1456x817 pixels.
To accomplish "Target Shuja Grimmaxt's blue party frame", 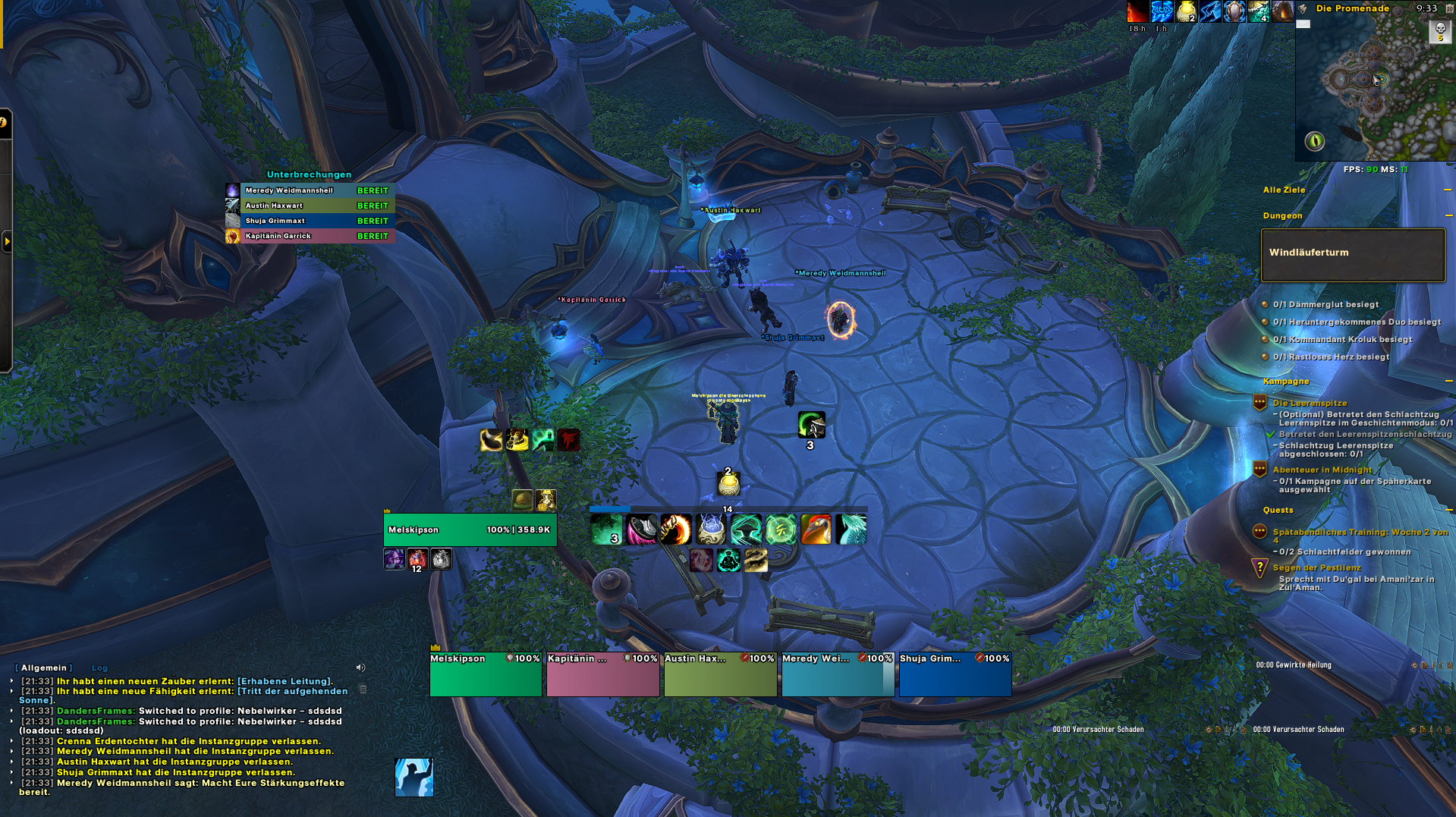I will (954, 674).
